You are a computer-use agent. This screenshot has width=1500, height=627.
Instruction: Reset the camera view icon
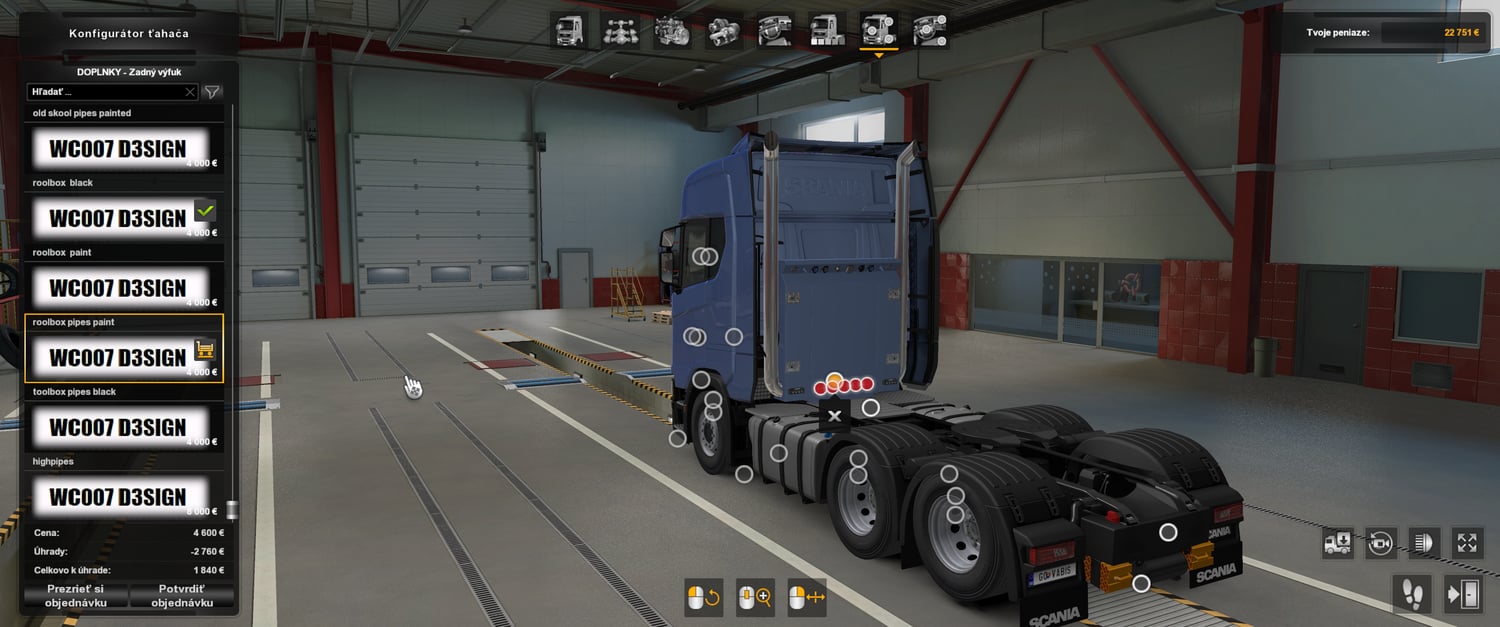(1381, 542)
